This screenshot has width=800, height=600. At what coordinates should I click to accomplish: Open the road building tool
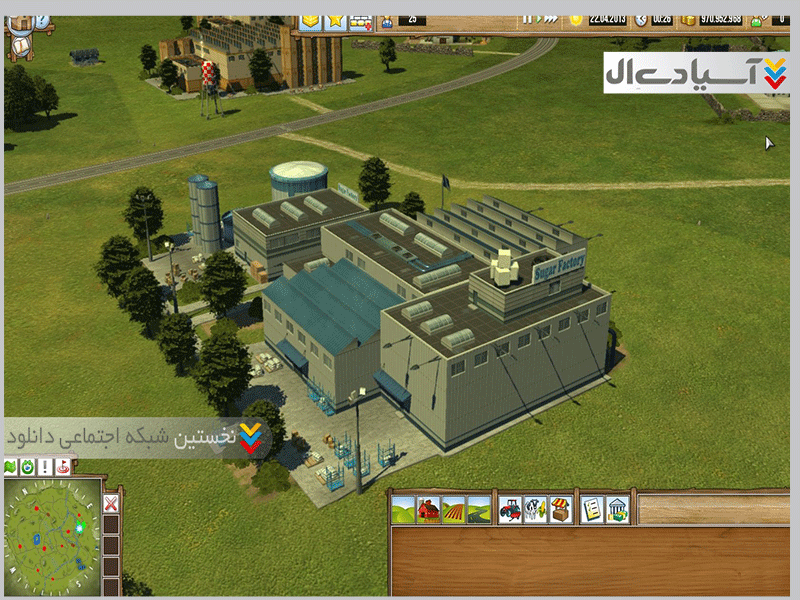pyautogui.click(x=479, y=509)
